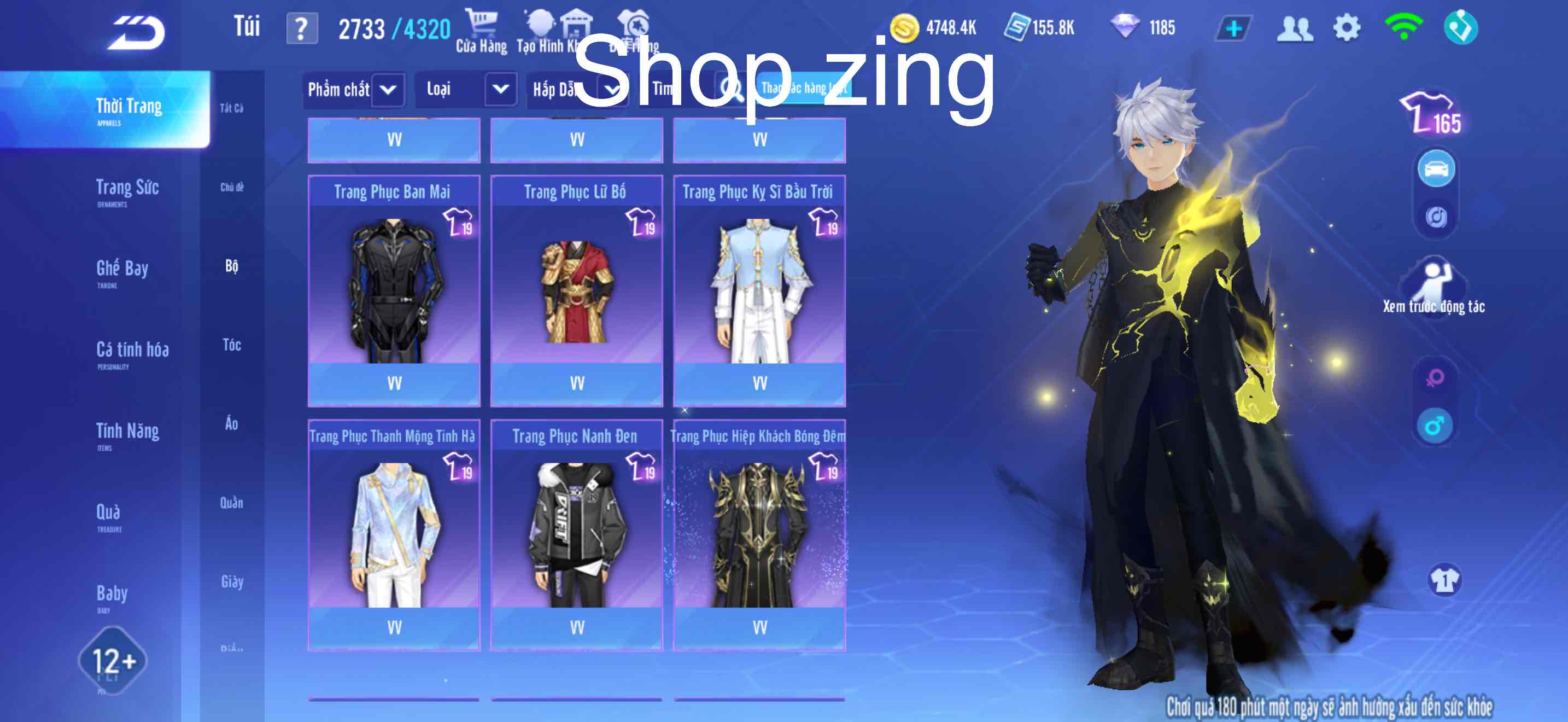Viewport: 1568px width, 722px height.
Task: Select the Tóc category tab
Action: tap(232, 346)
